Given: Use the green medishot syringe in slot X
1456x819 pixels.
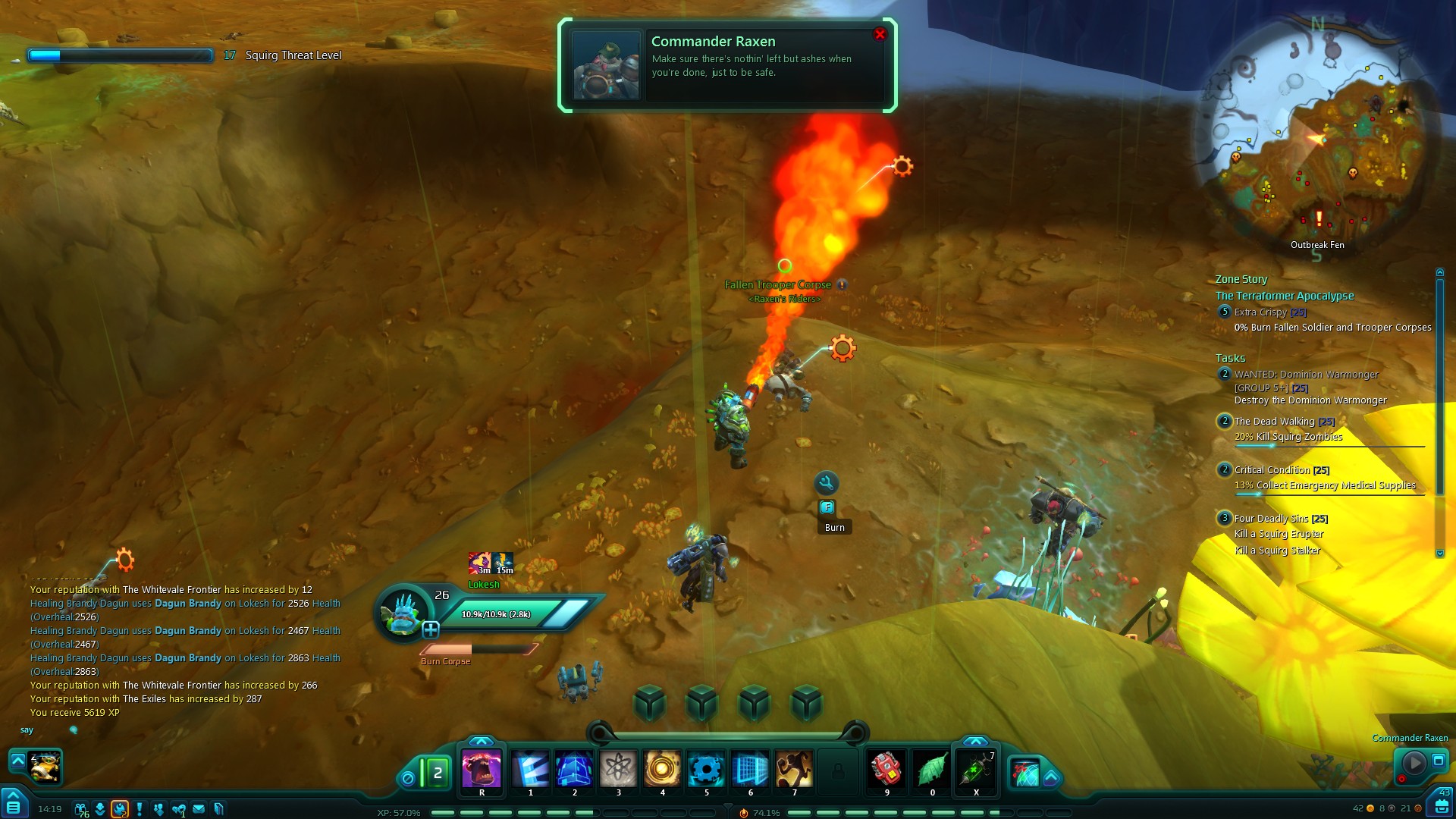Looking at the screenshot, I should 976,770.
